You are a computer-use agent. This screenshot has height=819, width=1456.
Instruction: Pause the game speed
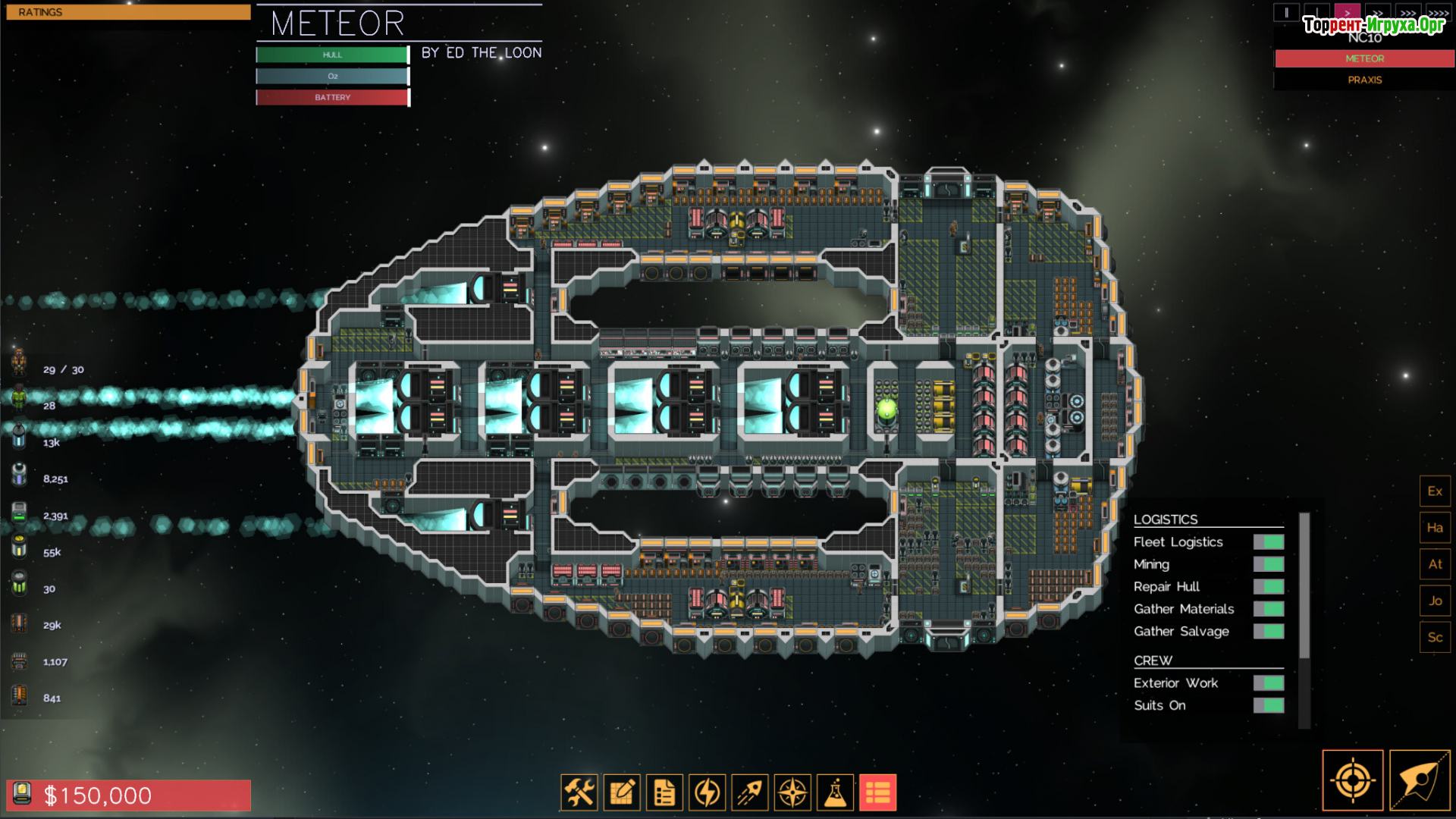(x=1286, y=13)
